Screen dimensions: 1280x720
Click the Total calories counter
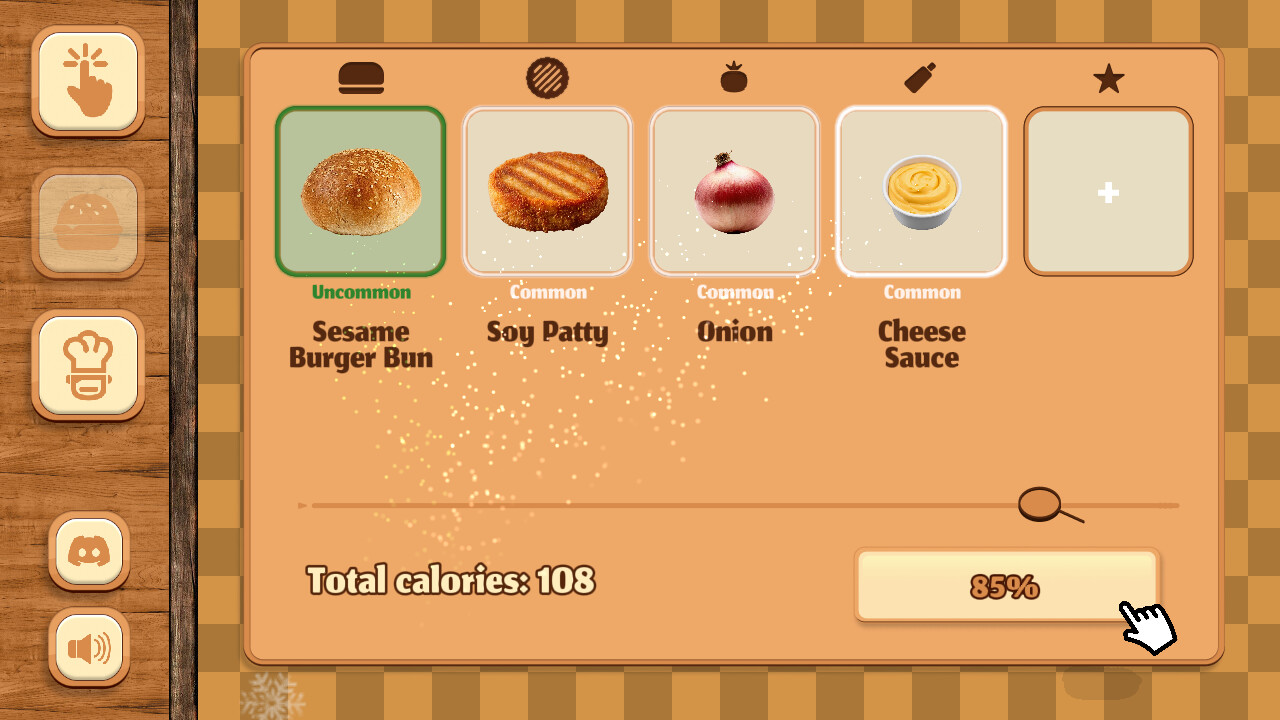click(450, 580)
